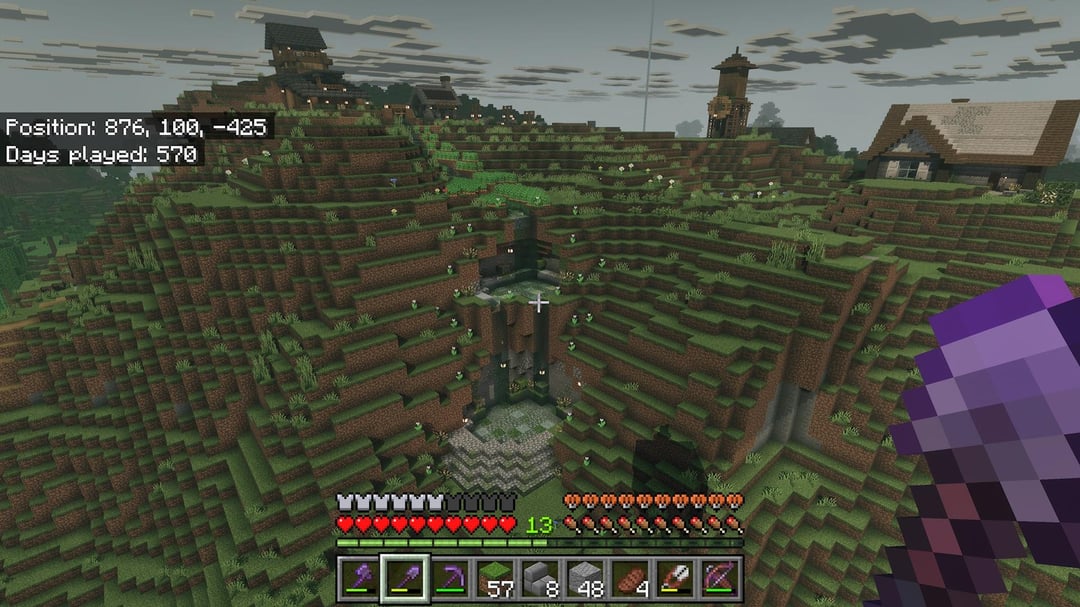
Task: Select the enchanted axe hotbar slot
Action: [358, 580]
